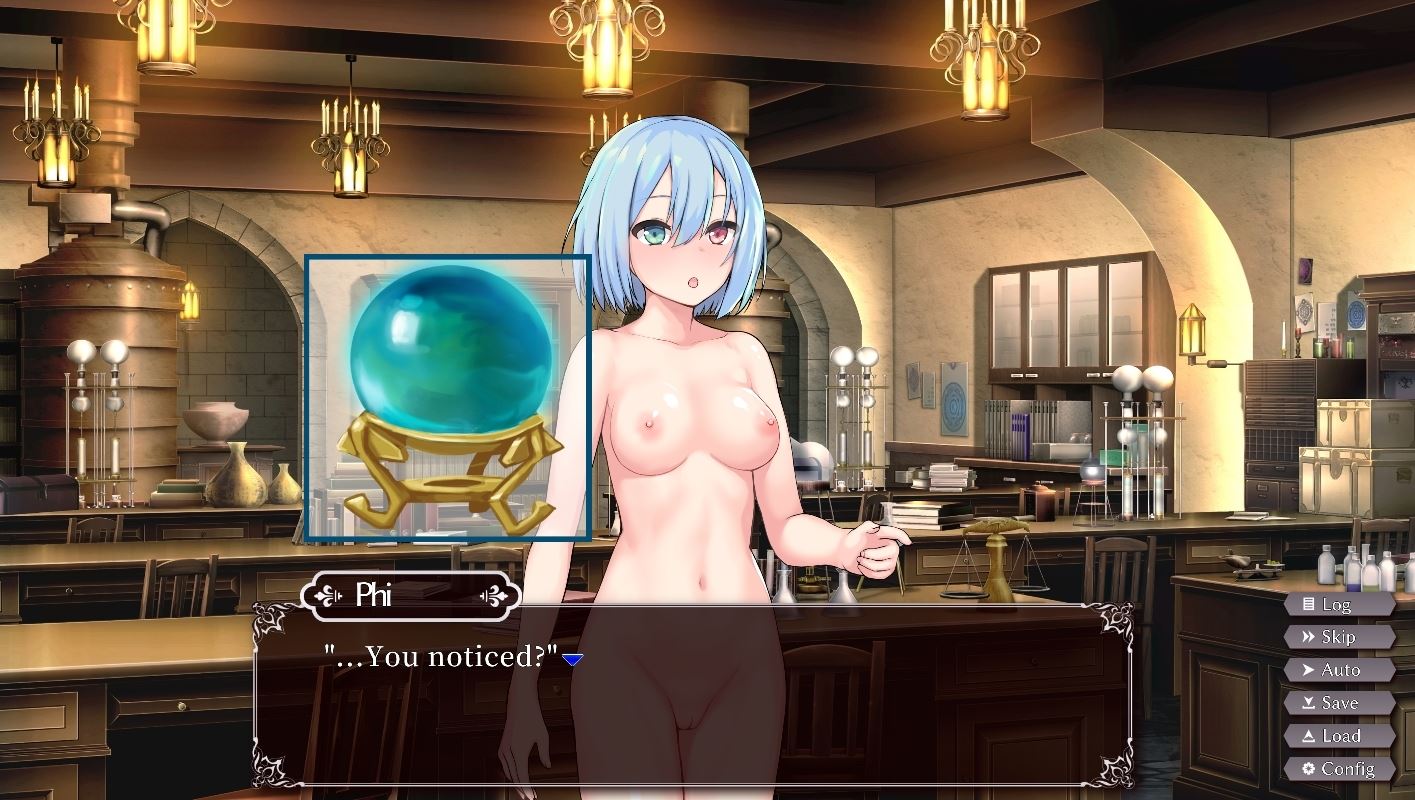The width and height of the screenshot is (1415, 800).
Task: Select the Phi name plate tab
Action: tap(410, 596)
